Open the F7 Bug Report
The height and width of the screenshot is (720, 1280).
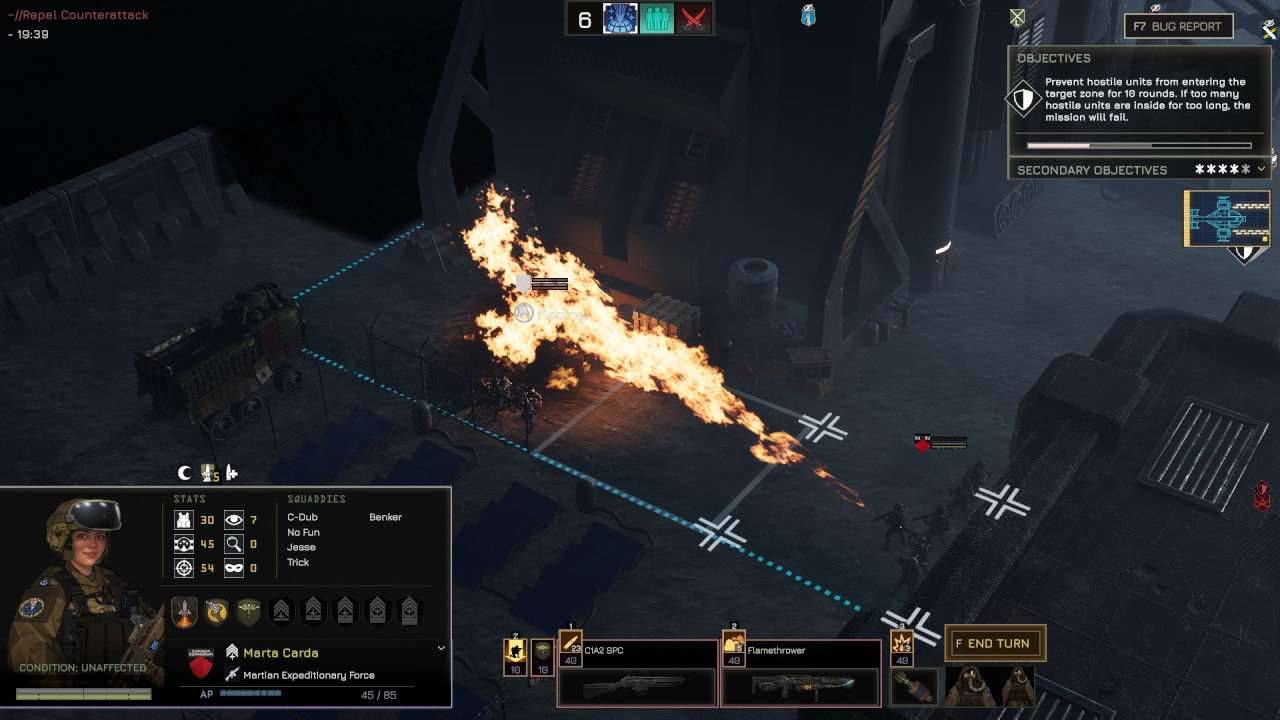tap(1178, 26)
